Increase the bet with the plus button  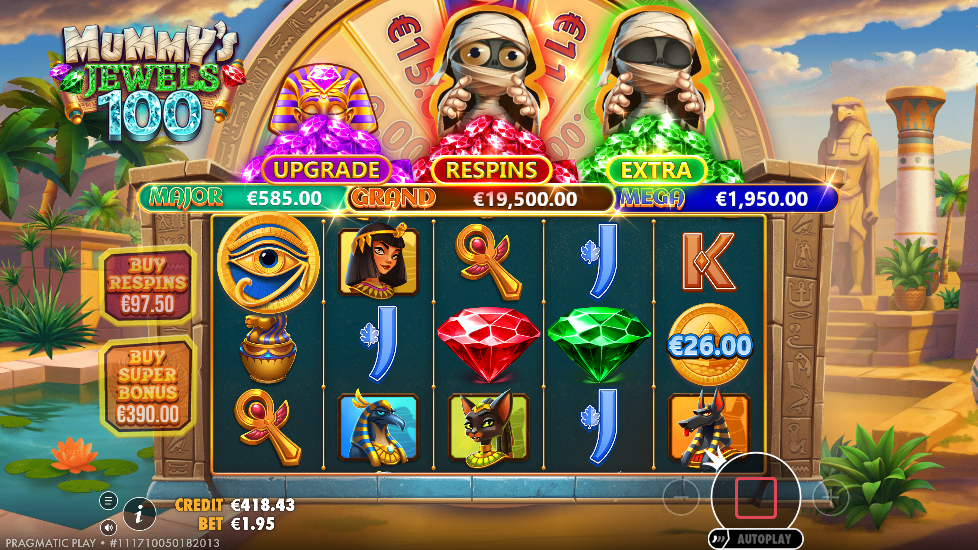(830, 497)
